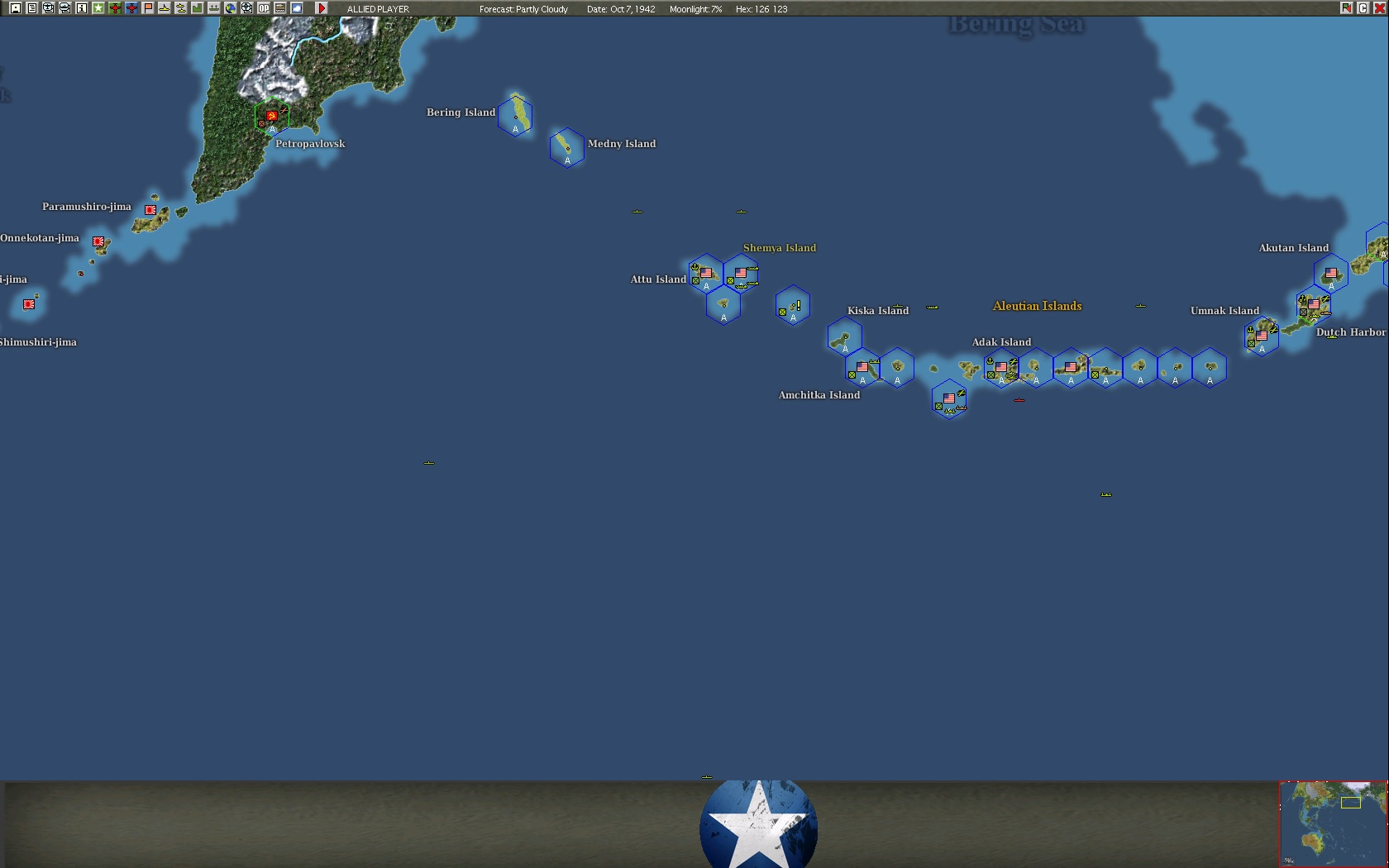
Task: Open the globe icon in the toolbar
Action: 230,8
